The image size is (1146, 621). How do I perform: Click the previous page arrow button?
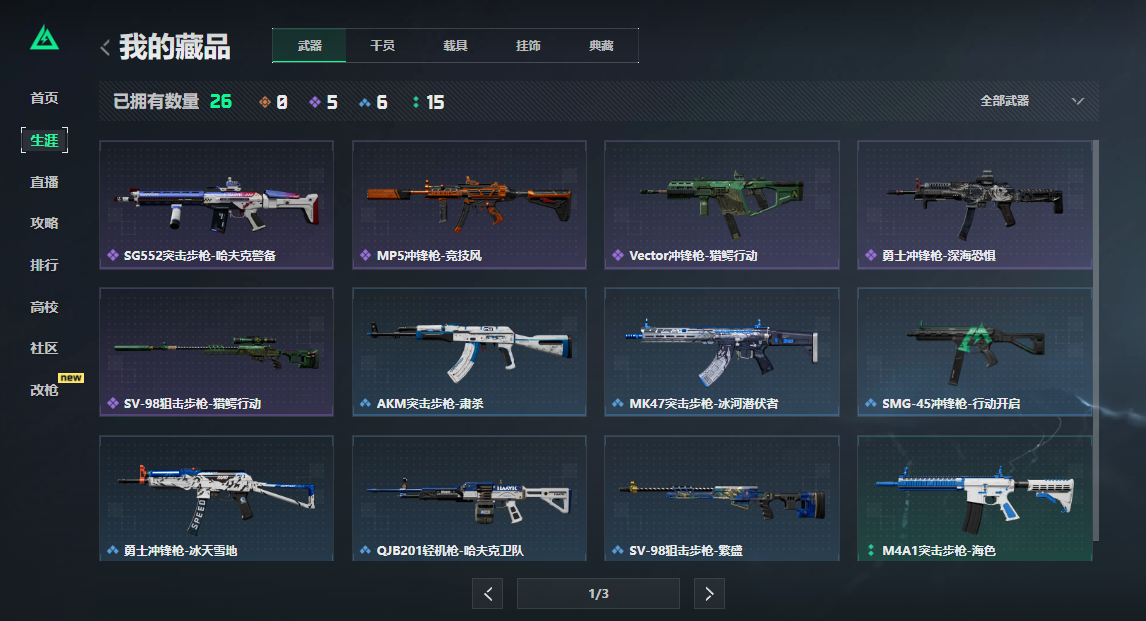(x=487, y=594)
